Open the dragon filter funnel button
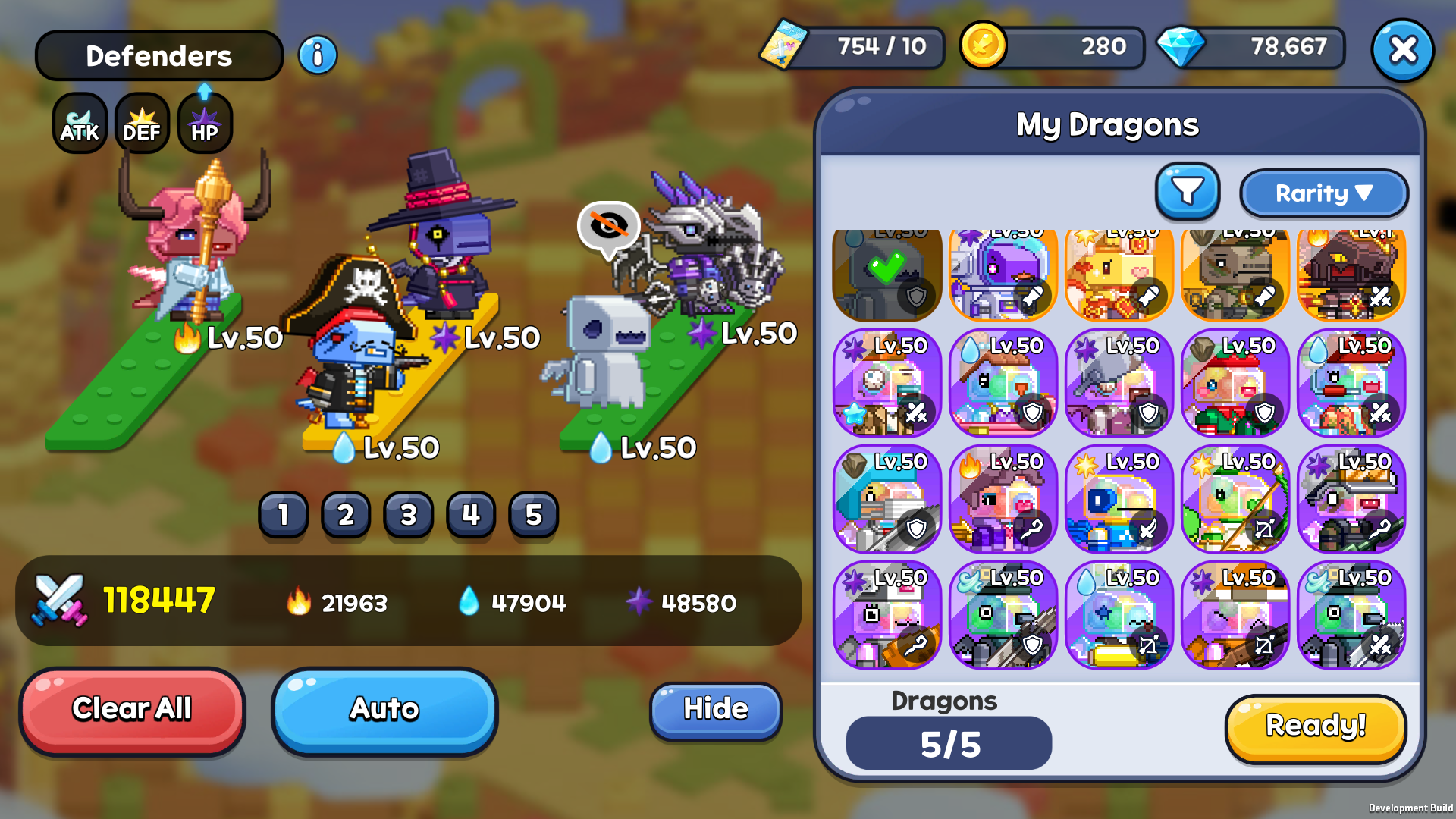The height and width of the screenshot is (819, 1456). click(1188, 192)
